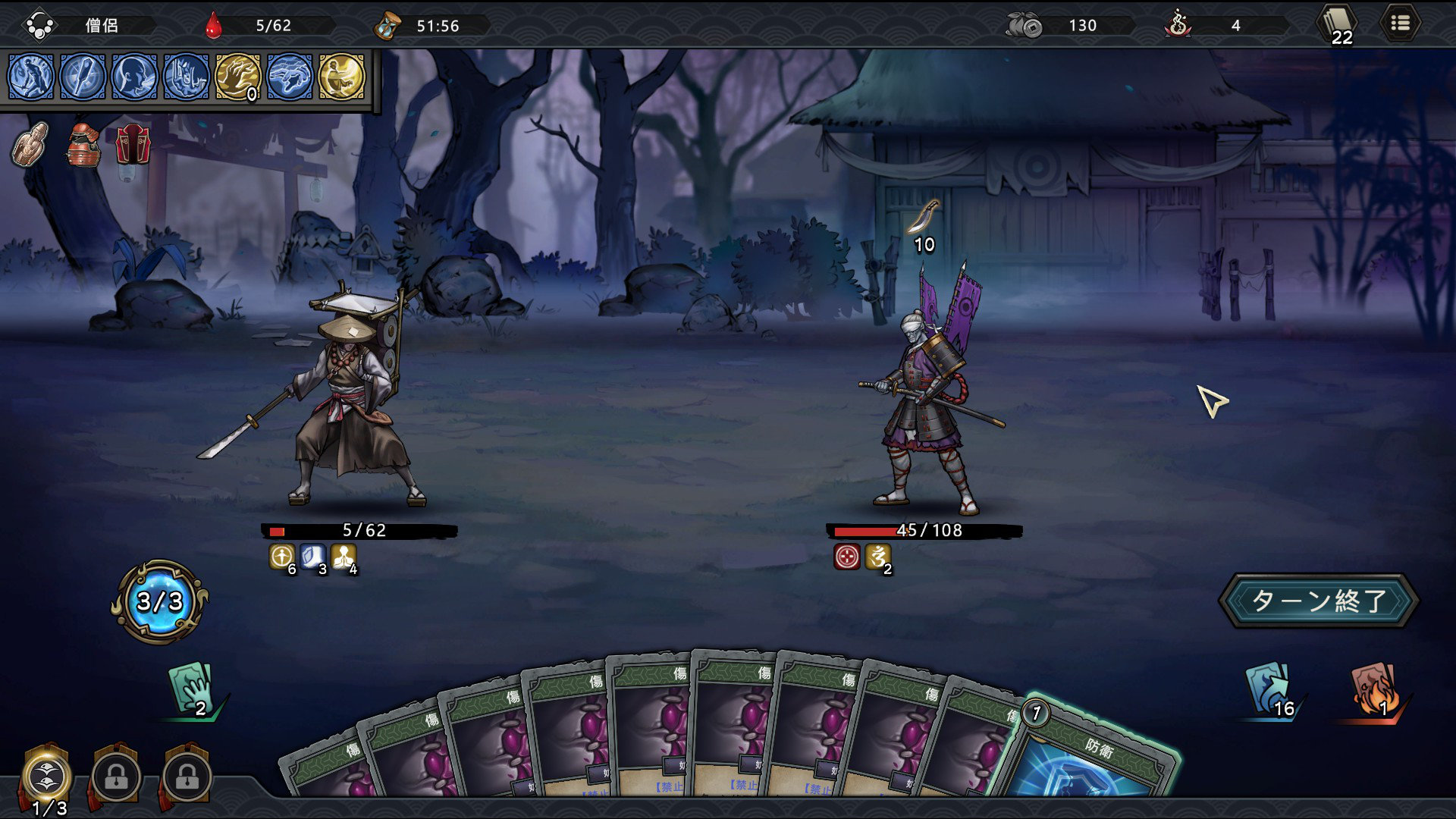
Task: Check the player's blue block status icon
Action: point(312,557)
